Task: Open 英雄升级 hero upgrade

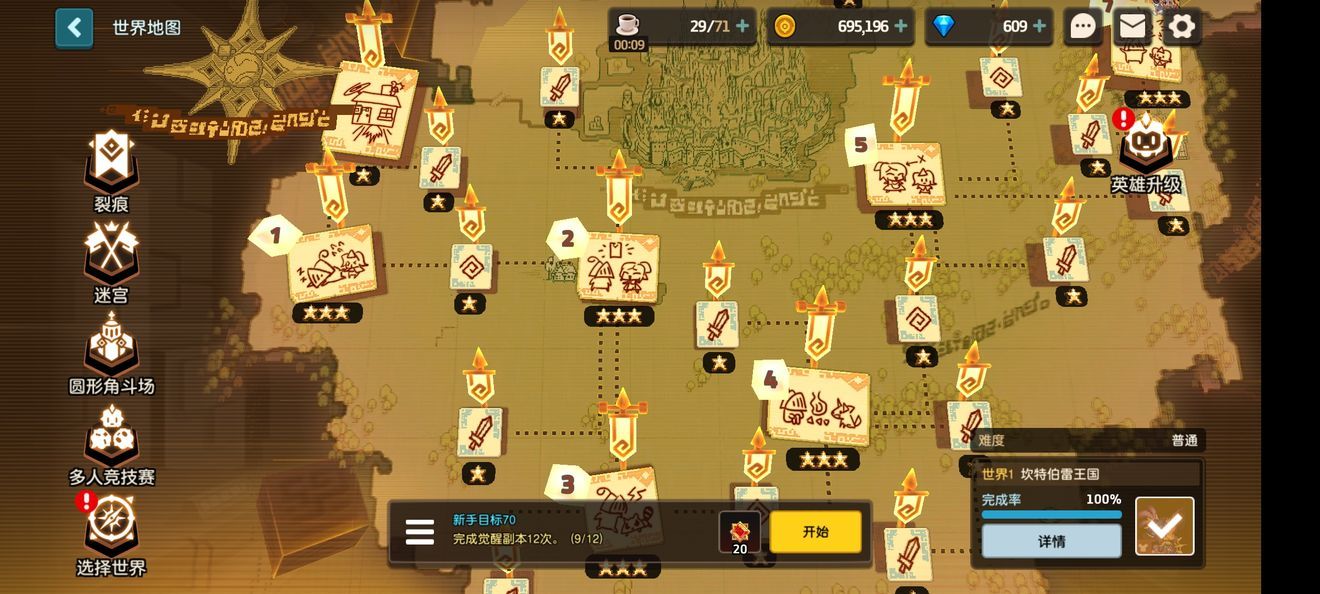Action: (x=1146, y=150)
